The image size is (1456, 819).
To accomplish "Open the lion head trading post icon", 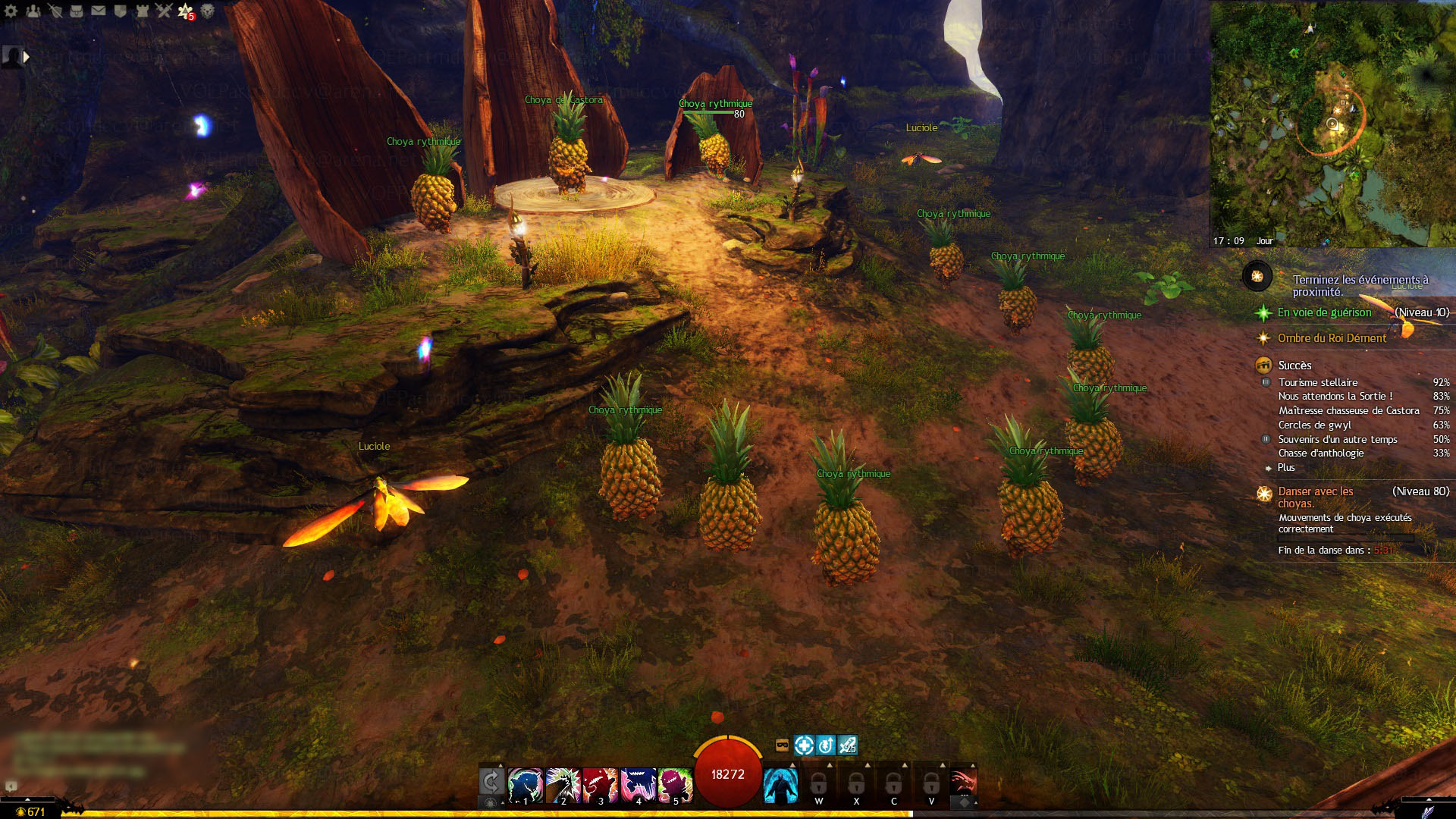I will (x=207, y=11).
